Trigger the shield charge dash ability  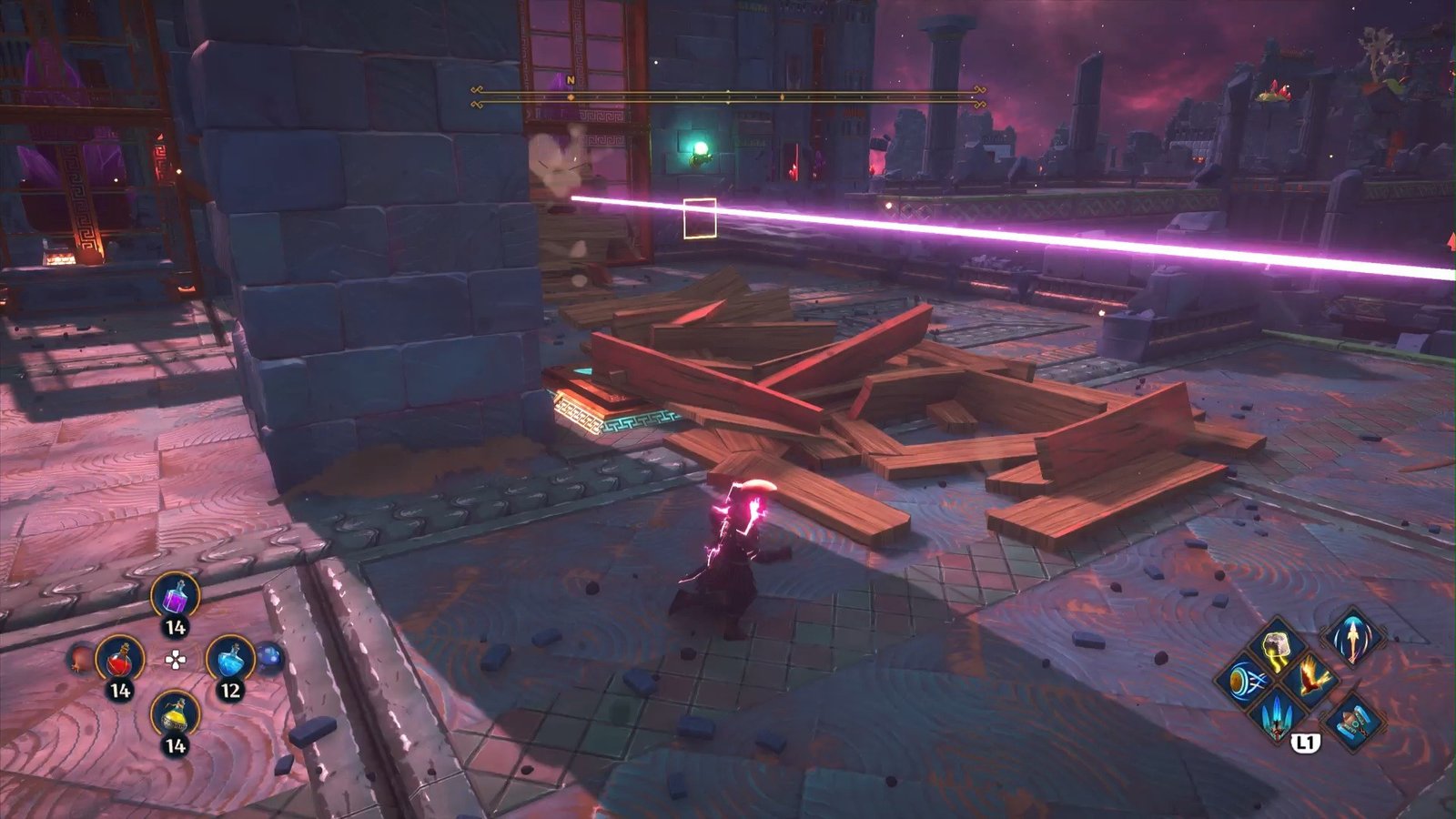(x=1244, y=681)
